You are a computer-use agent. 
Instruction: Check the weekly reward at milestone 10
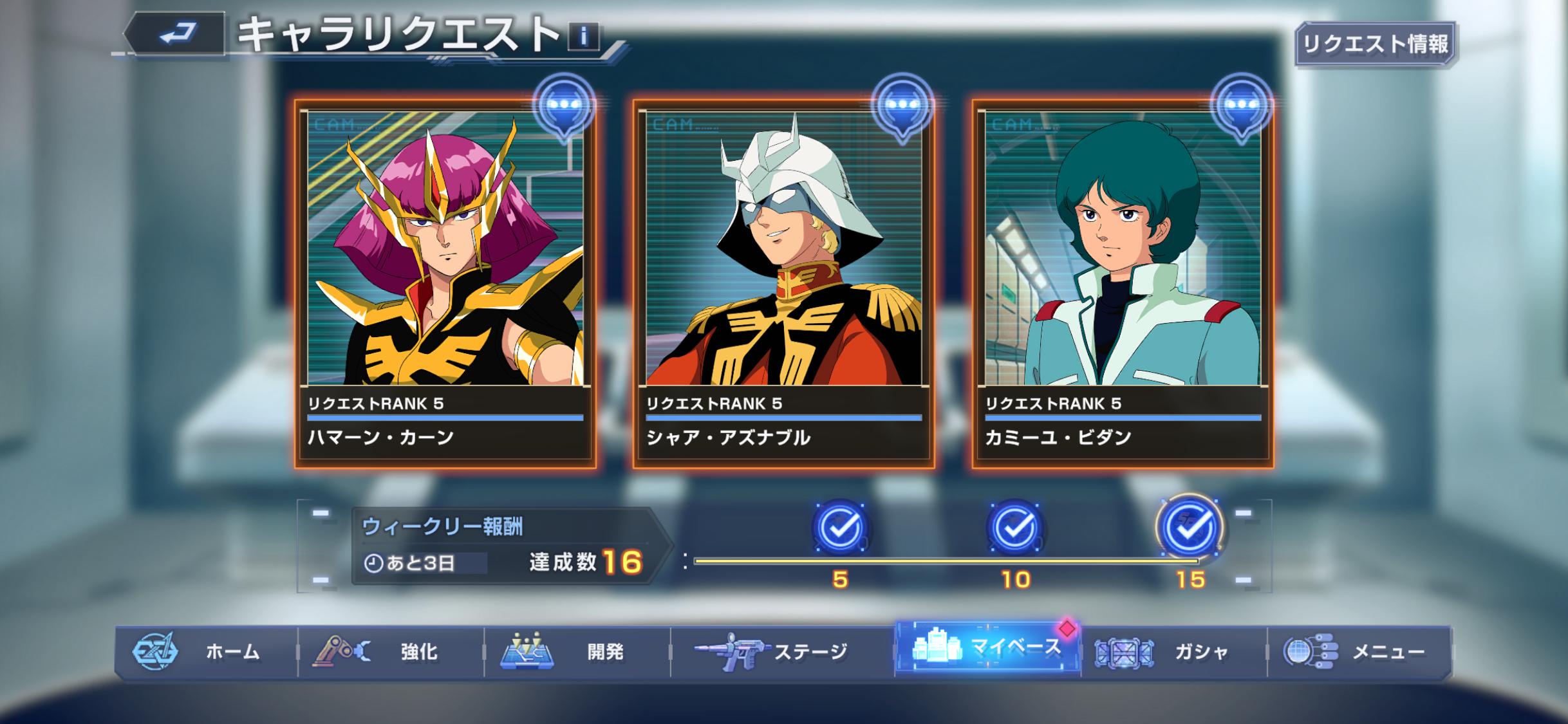tap(1015, 528)
